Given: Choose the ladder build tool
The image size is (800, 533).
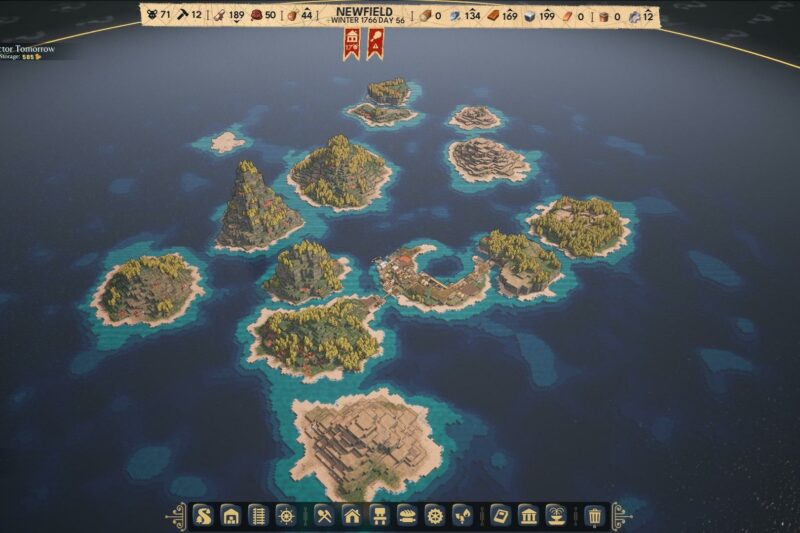Looking at the screenshot, I should [258, 516].
